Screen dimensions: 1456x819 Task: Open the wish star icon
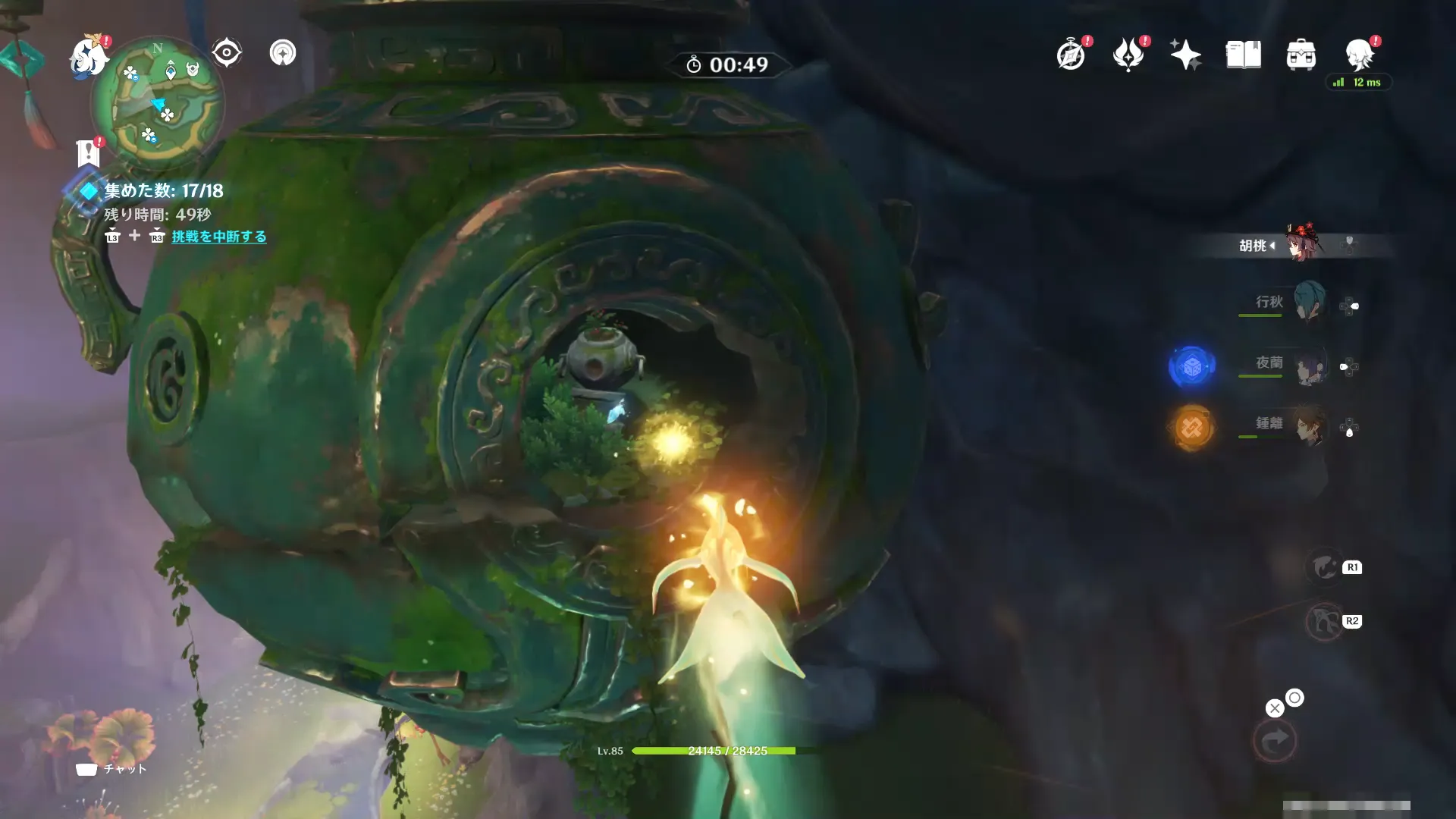(x=1185, y=55)
